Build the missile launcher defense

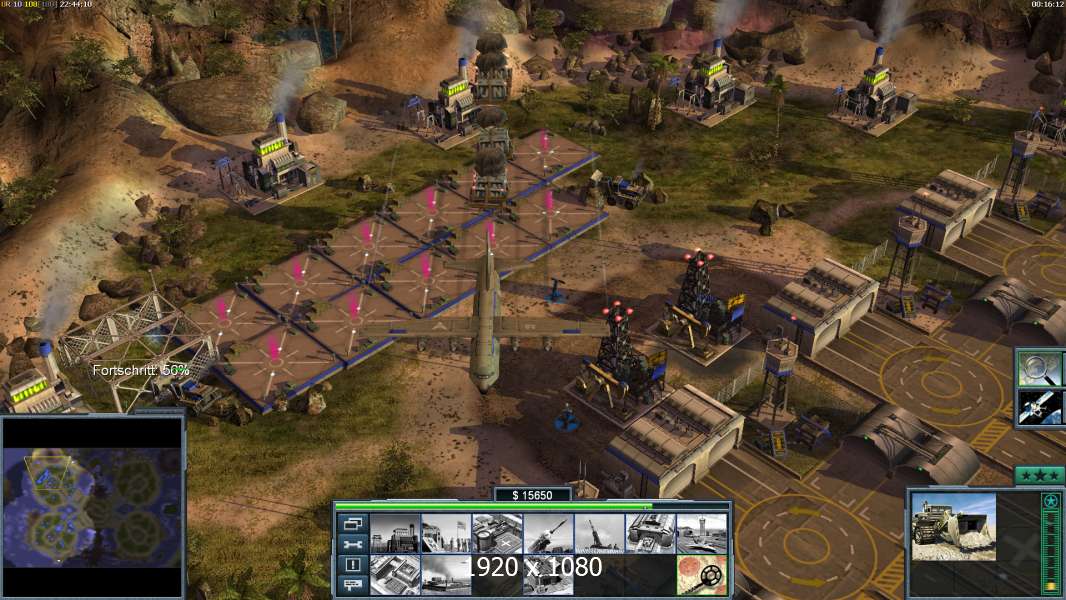coord(548,533)
